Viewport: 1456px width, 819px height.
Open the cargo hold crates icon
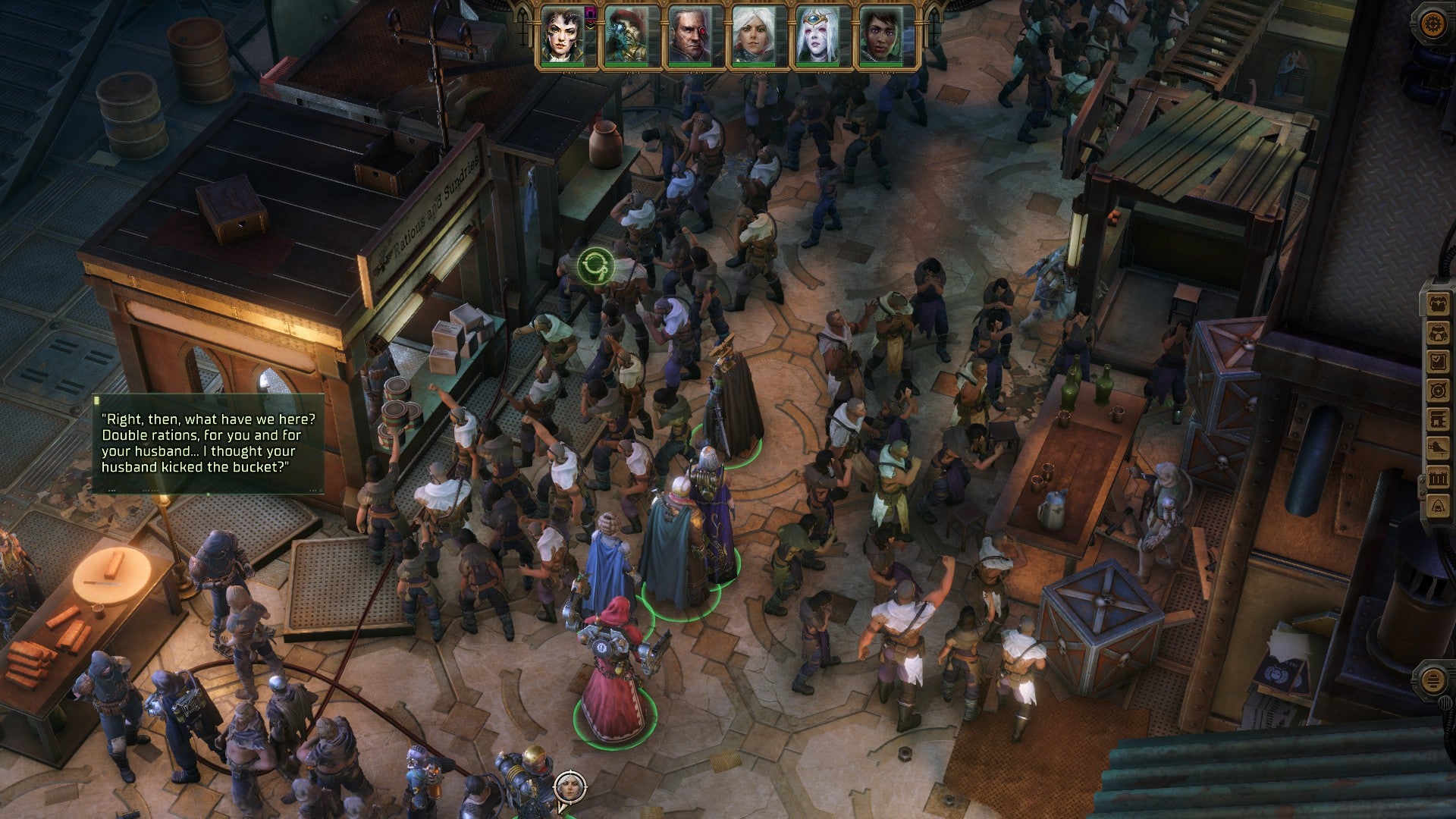(1439, 476)
